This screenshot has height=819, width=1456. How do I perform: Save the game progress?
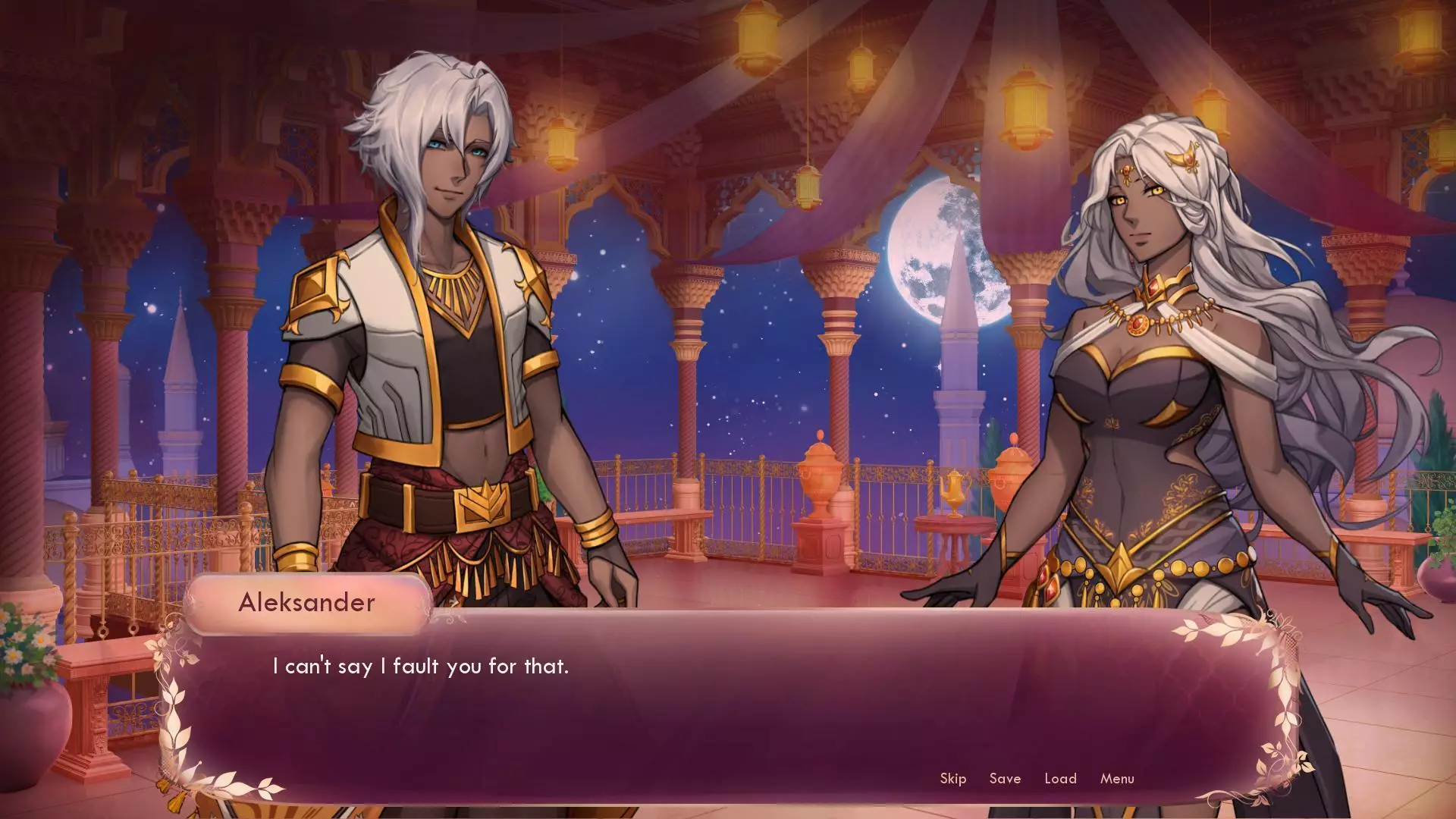(1005, 778)
